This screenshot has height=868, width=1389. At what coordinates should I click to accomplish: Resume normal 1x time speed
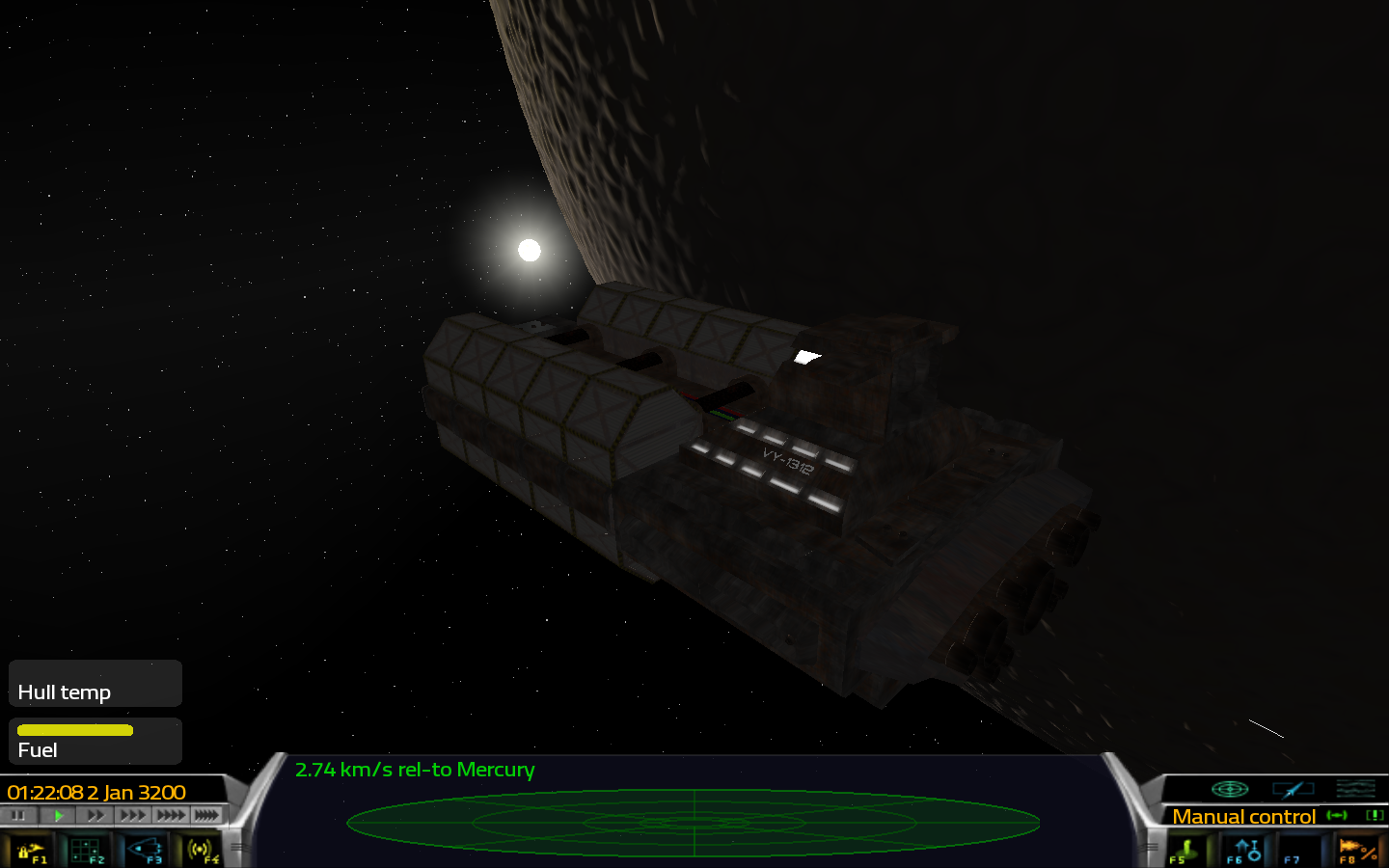[x=59, y=814]
